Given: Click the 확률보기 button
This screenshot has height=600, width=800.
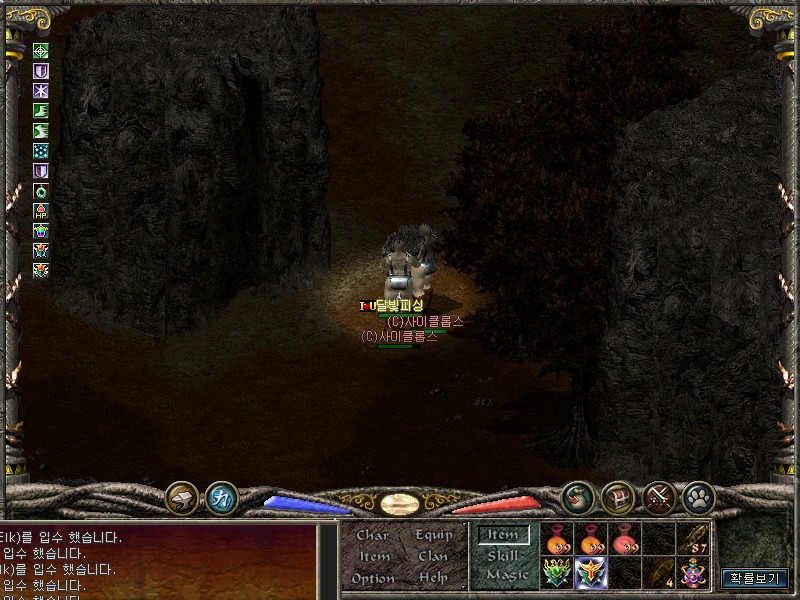Looking at the screenshot, I should (x=754, y=578).
